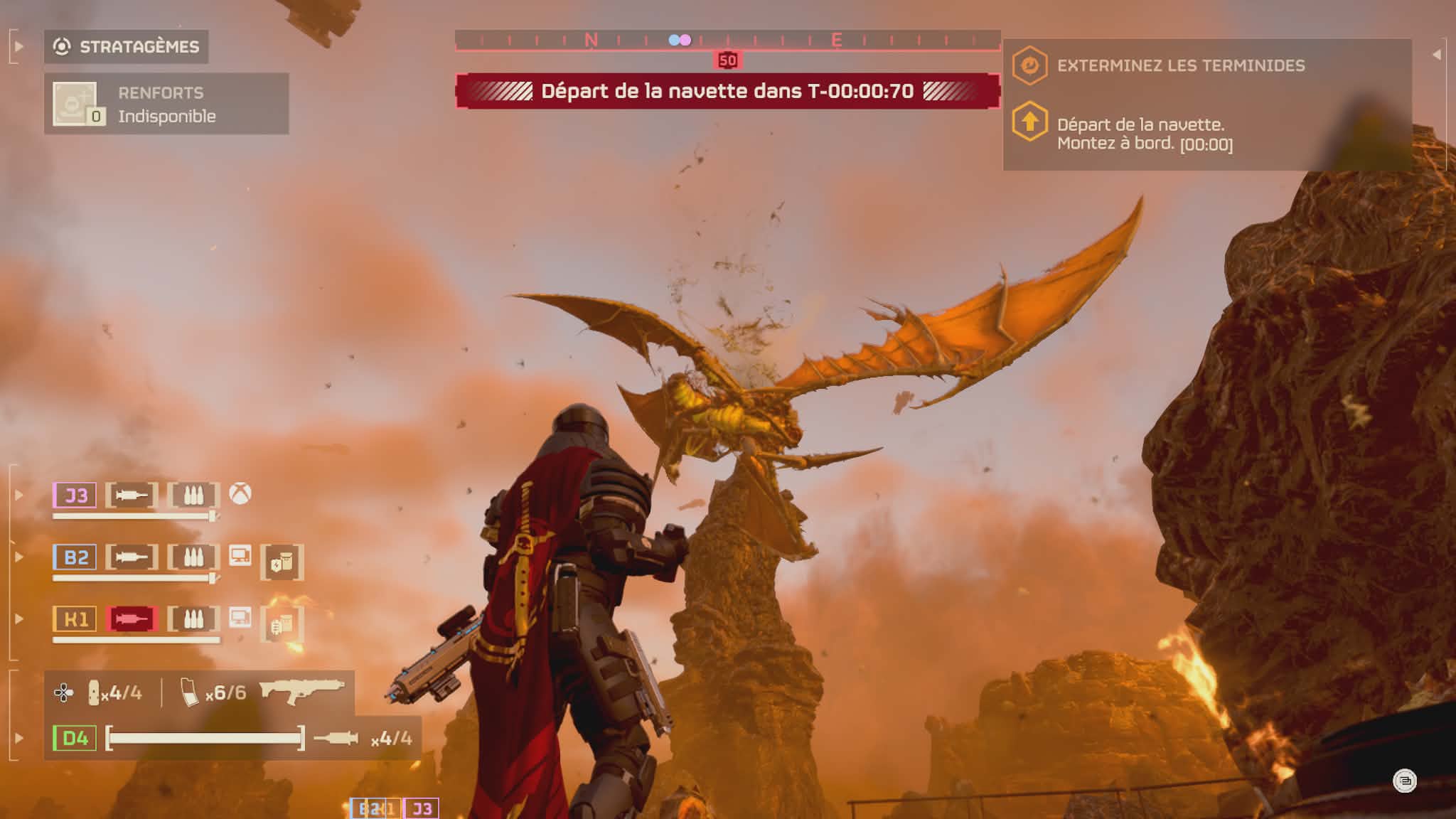Expand the stratagems list arrow

tap(19, 47)
